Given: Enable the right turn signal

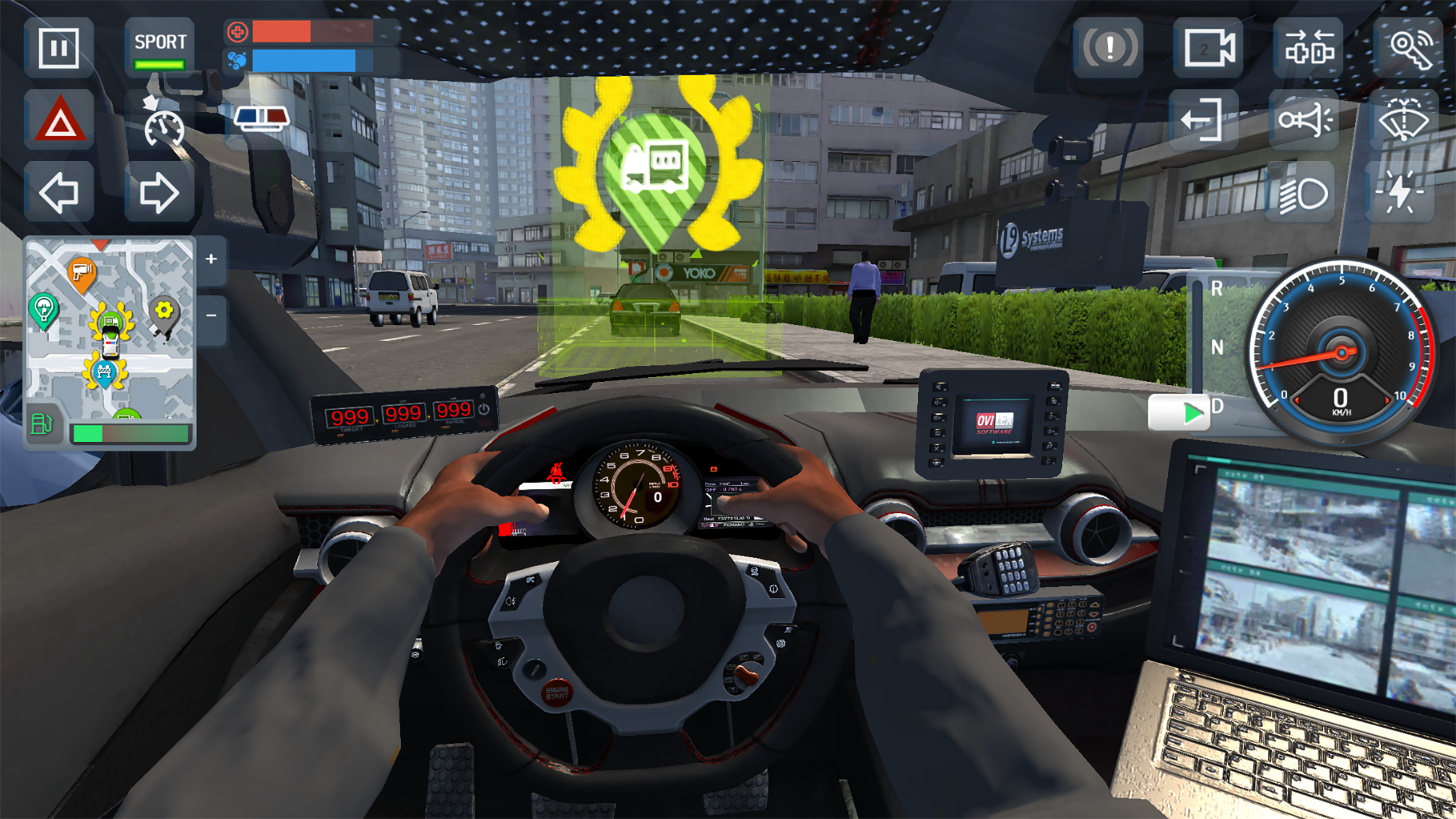Looking at the screenshot, I should (x=160, y=193).
